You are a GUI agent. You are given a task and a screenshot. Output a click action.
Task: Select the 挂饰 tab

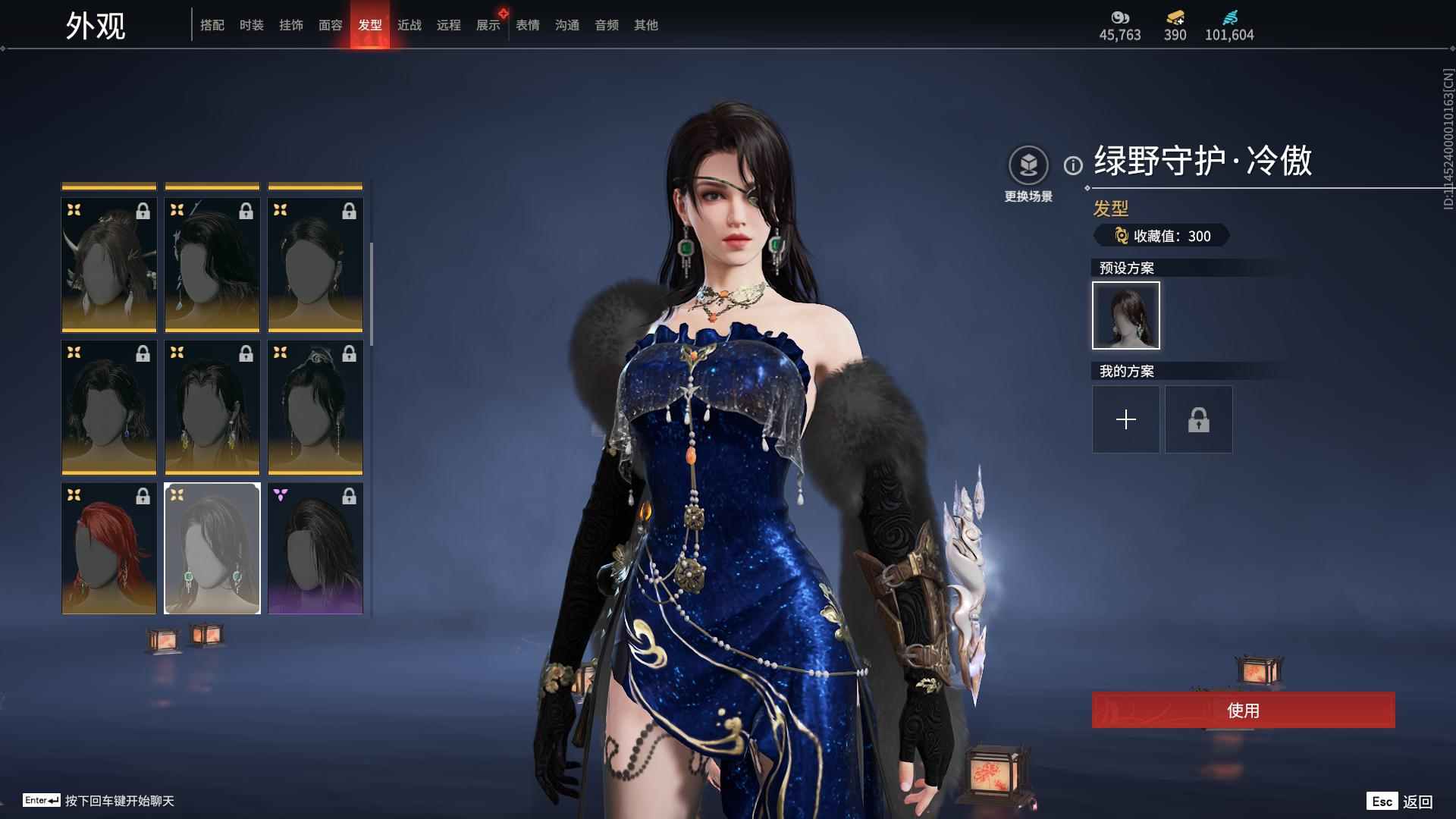[x=291, y=25]
